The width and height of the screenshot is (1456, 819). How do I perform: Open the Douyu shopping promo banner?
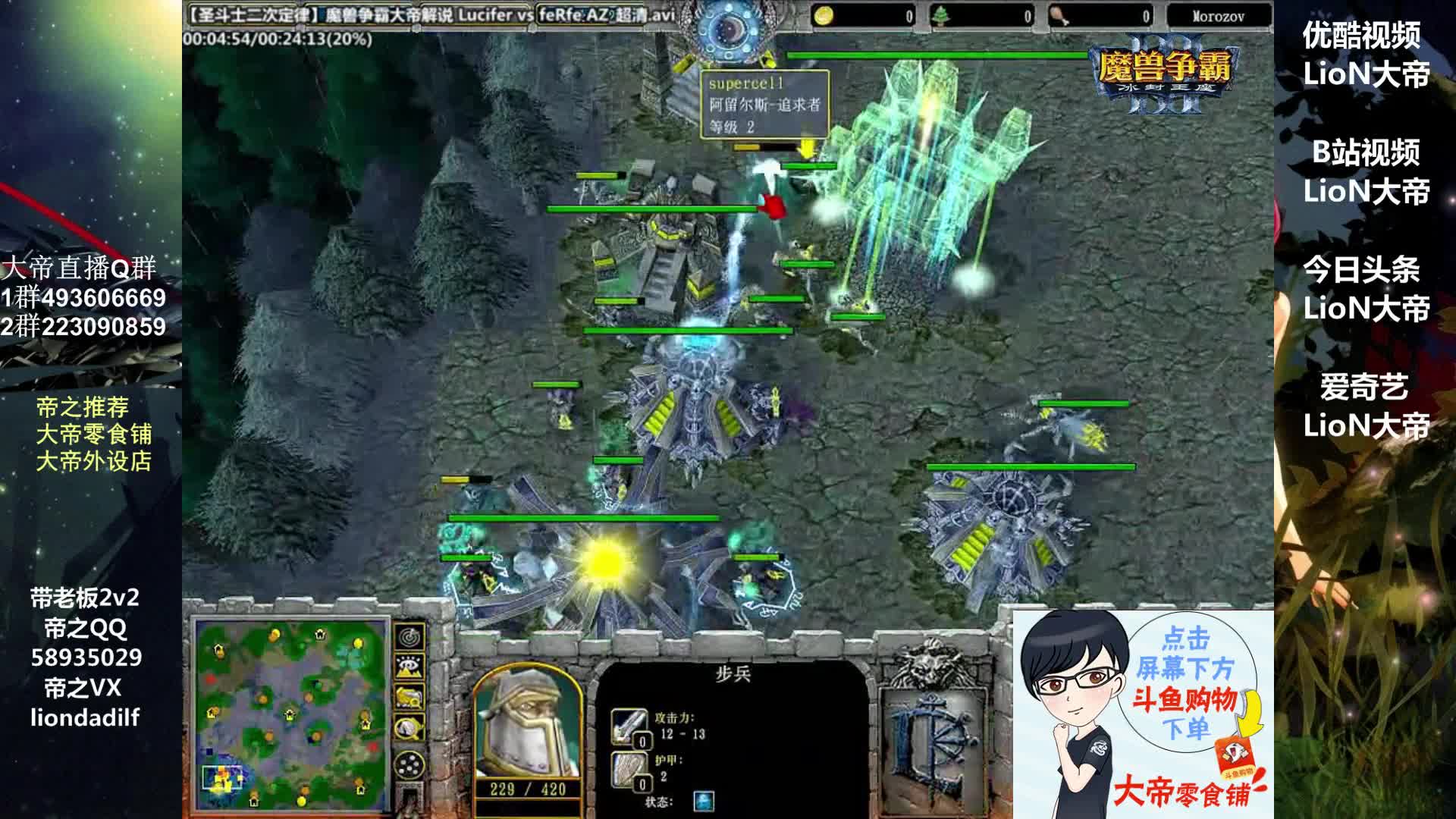(x=1144, y=714)
